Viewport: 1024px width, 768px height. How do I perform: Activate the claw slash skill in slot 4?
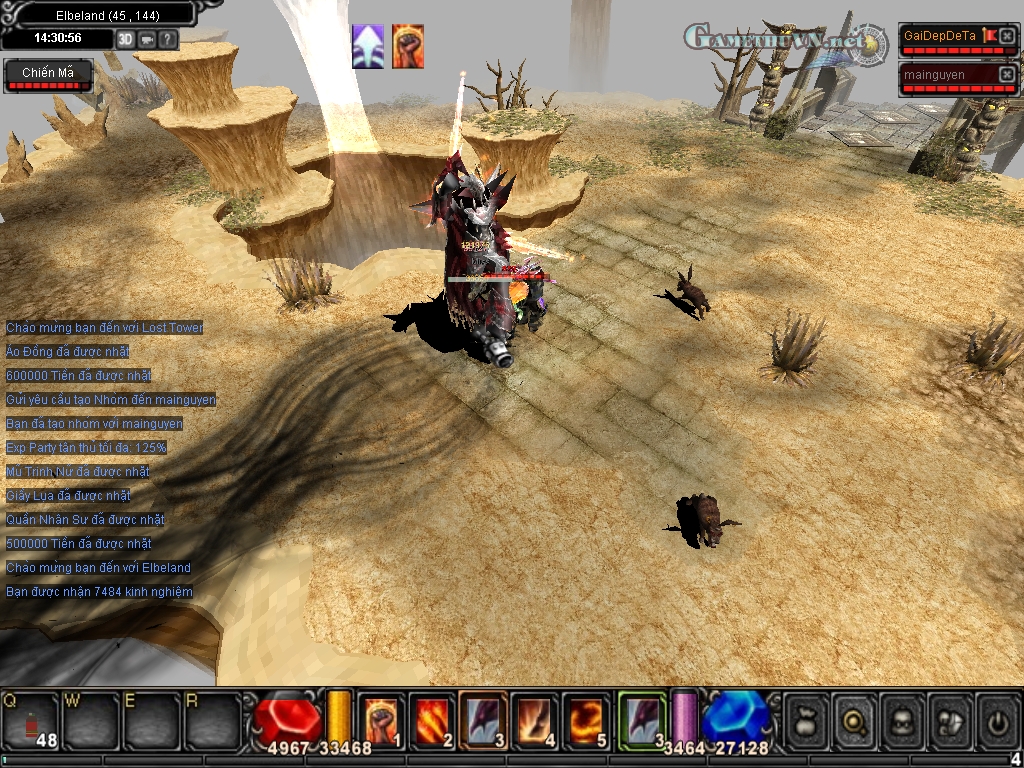535,718
